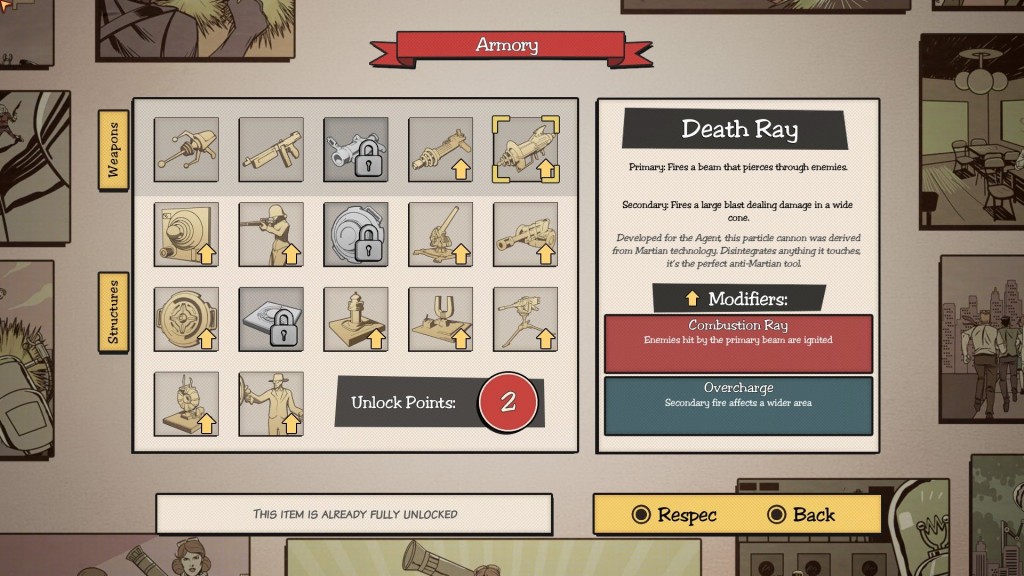1024x576 pixels.
Task: Choose the lighthouse tower structure
Action: tap(356, 320)
